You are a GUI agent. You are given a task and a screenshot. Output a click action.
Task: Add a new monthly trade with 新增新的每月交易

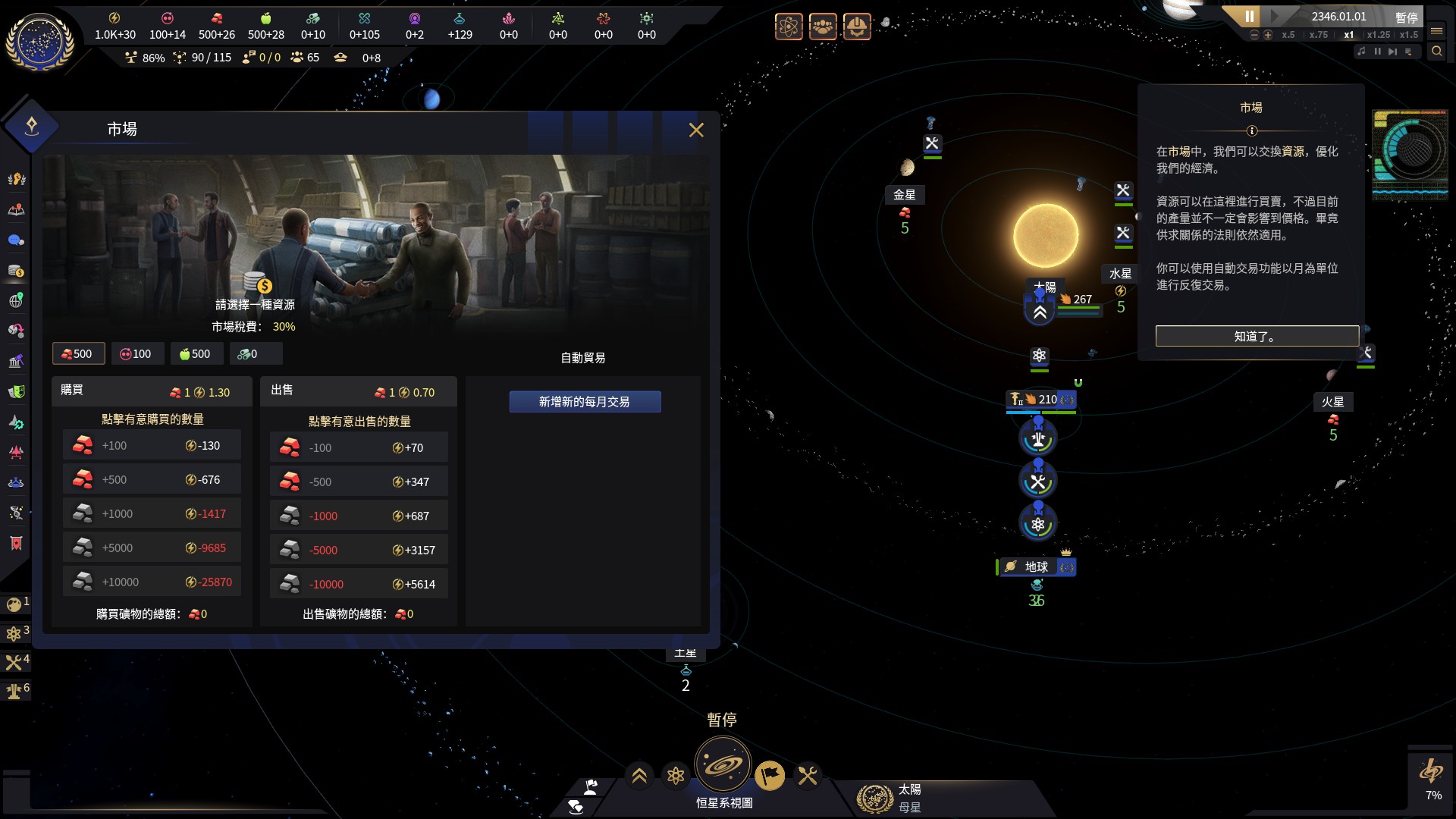585,402
